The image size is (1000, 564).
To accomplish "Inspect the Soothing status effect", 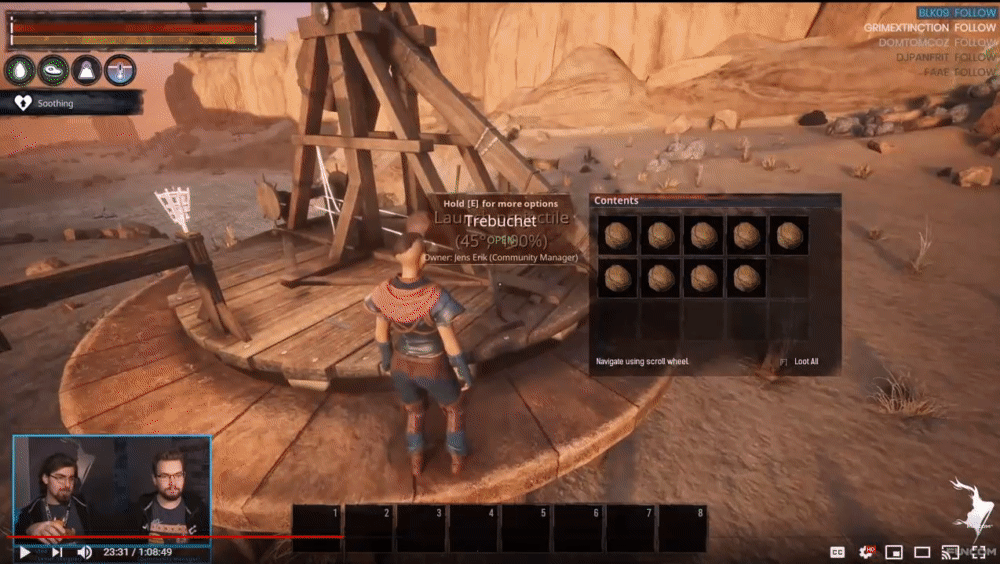I will [55, 103].
